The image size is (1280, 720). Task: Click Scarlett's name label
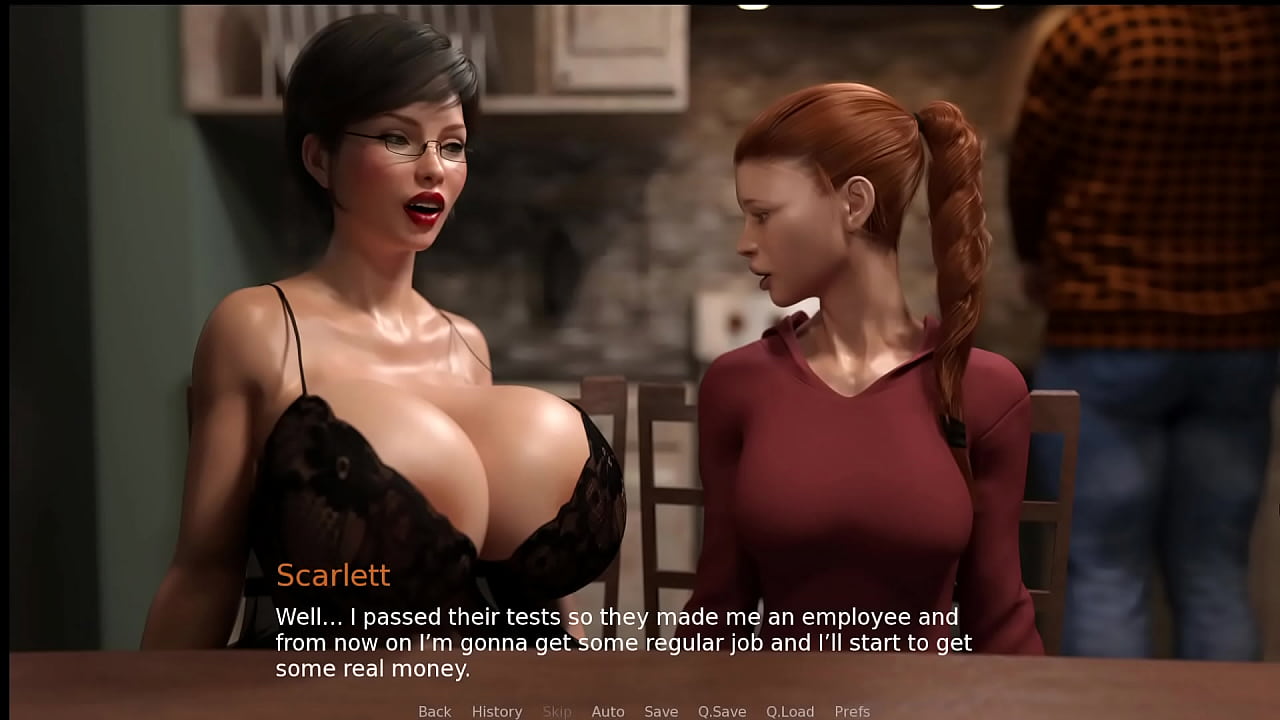(333, 575)
